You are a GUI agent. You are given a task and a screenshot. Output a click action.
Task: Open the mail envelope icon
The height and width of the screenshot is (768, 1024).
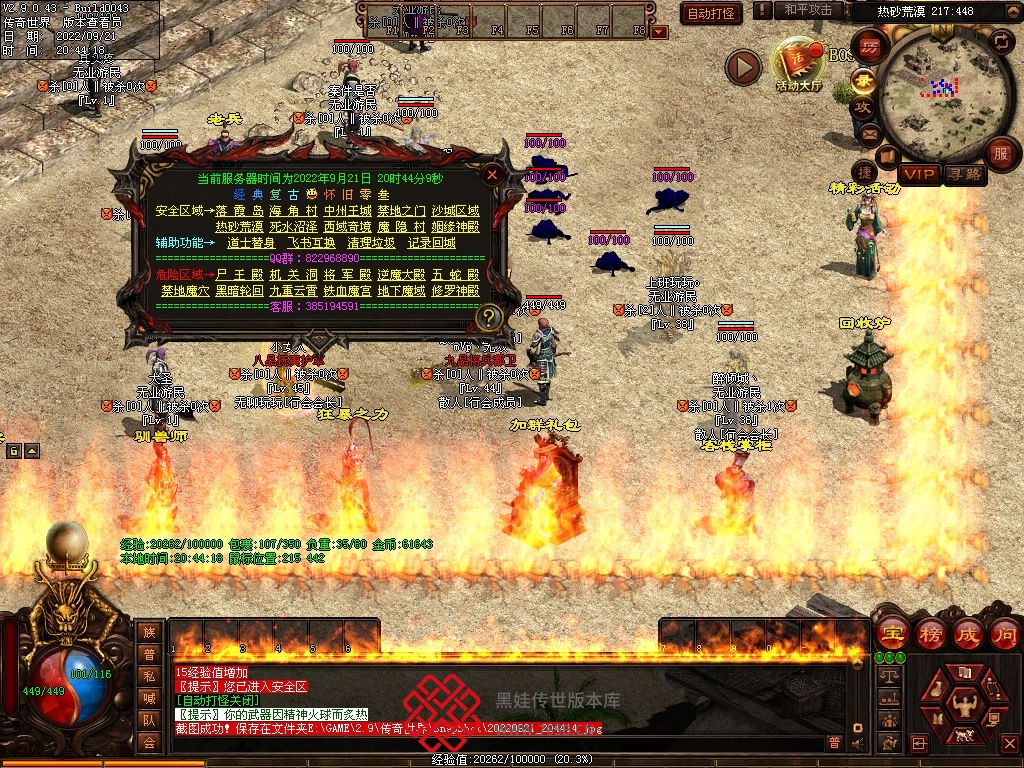point(869,133)
